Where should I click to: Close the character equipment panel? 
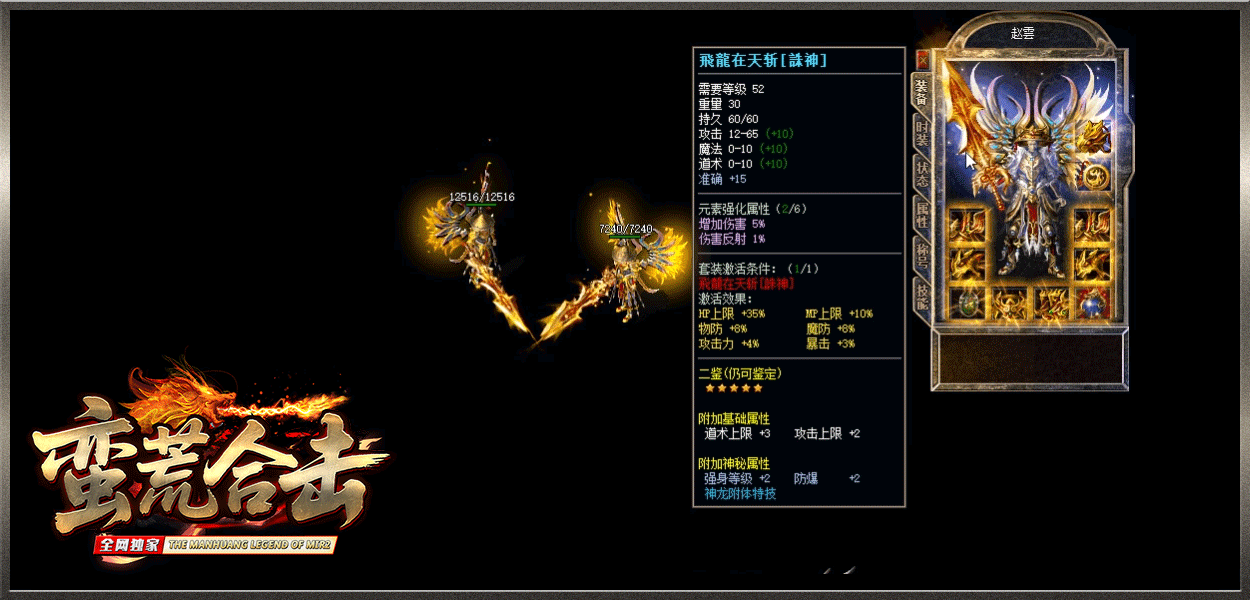tap(922, 59)
